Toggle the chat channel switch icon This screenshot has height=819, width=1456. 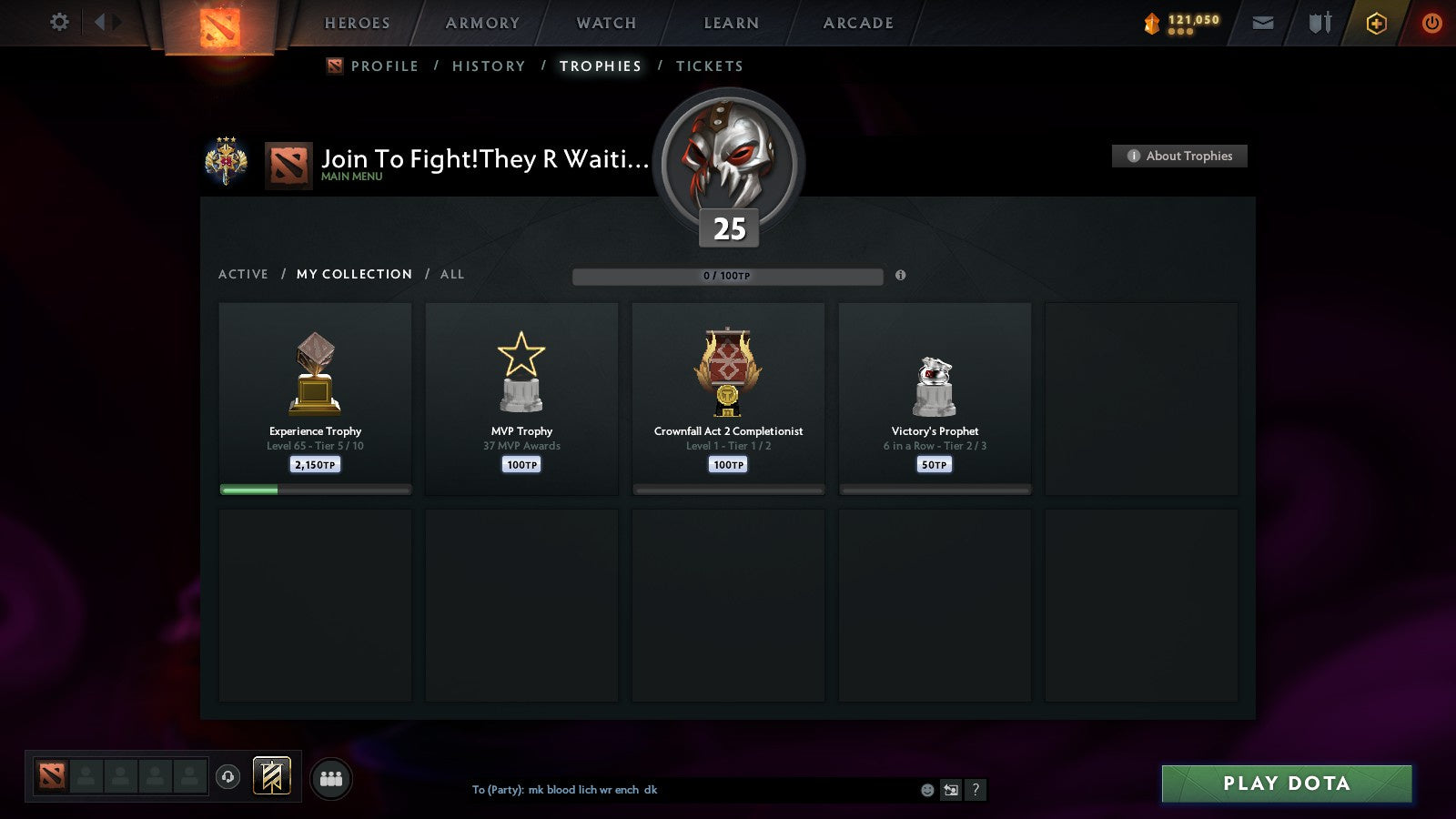click(x=951, y=791)
